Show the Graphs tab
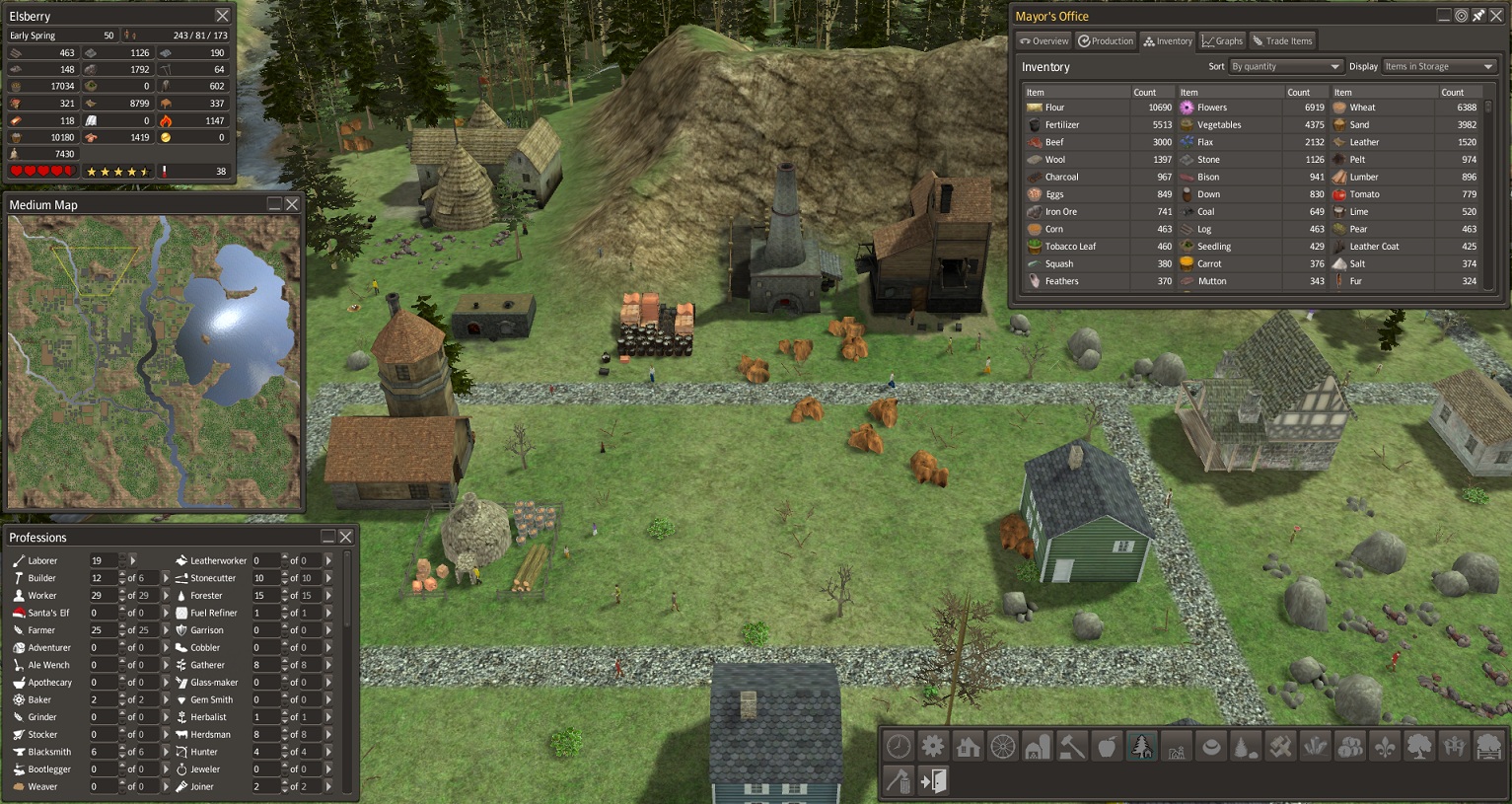 point(1222,41)
